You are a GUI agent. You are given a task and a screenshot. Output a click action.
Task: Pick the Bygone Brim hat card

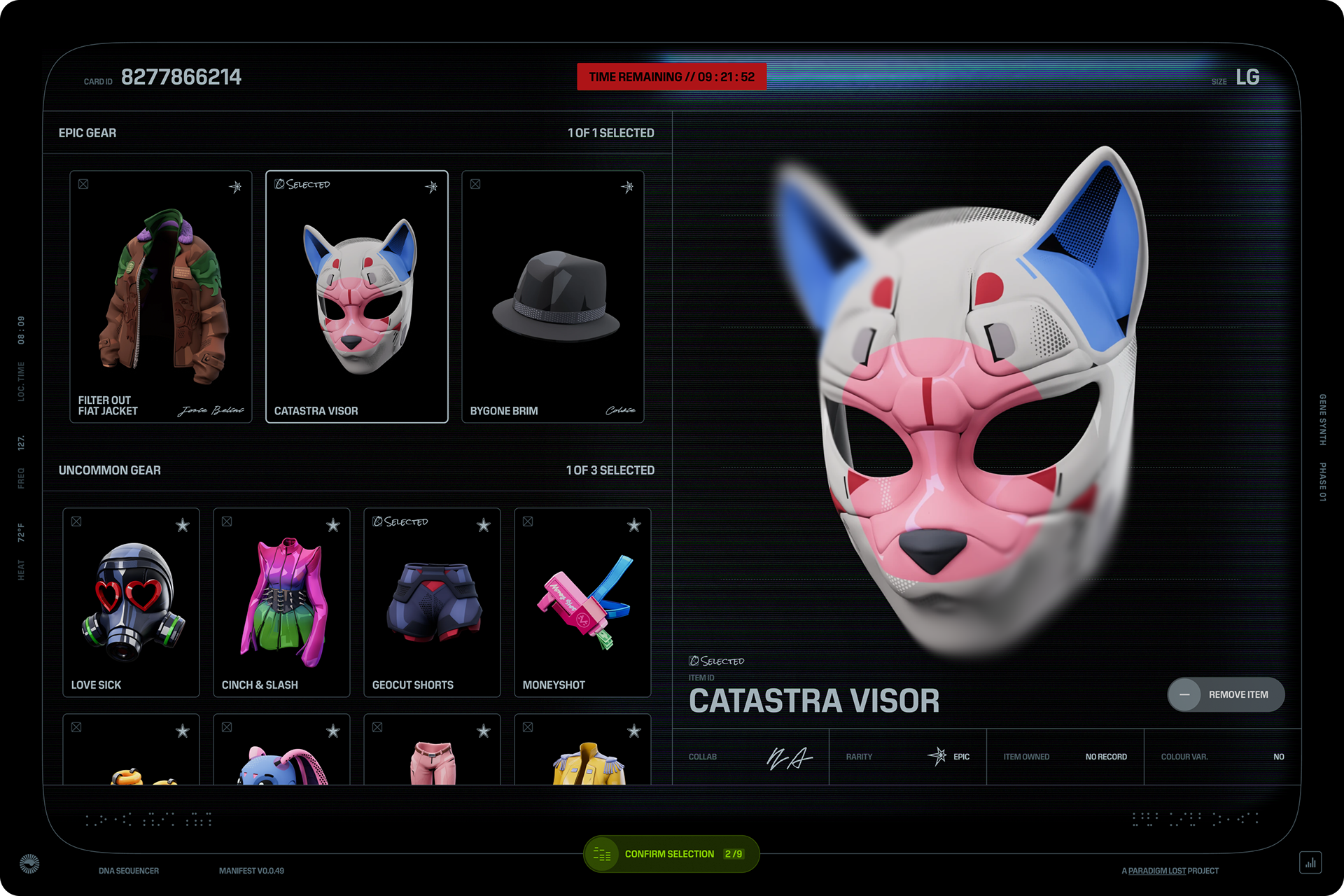[x=552, y=297]
